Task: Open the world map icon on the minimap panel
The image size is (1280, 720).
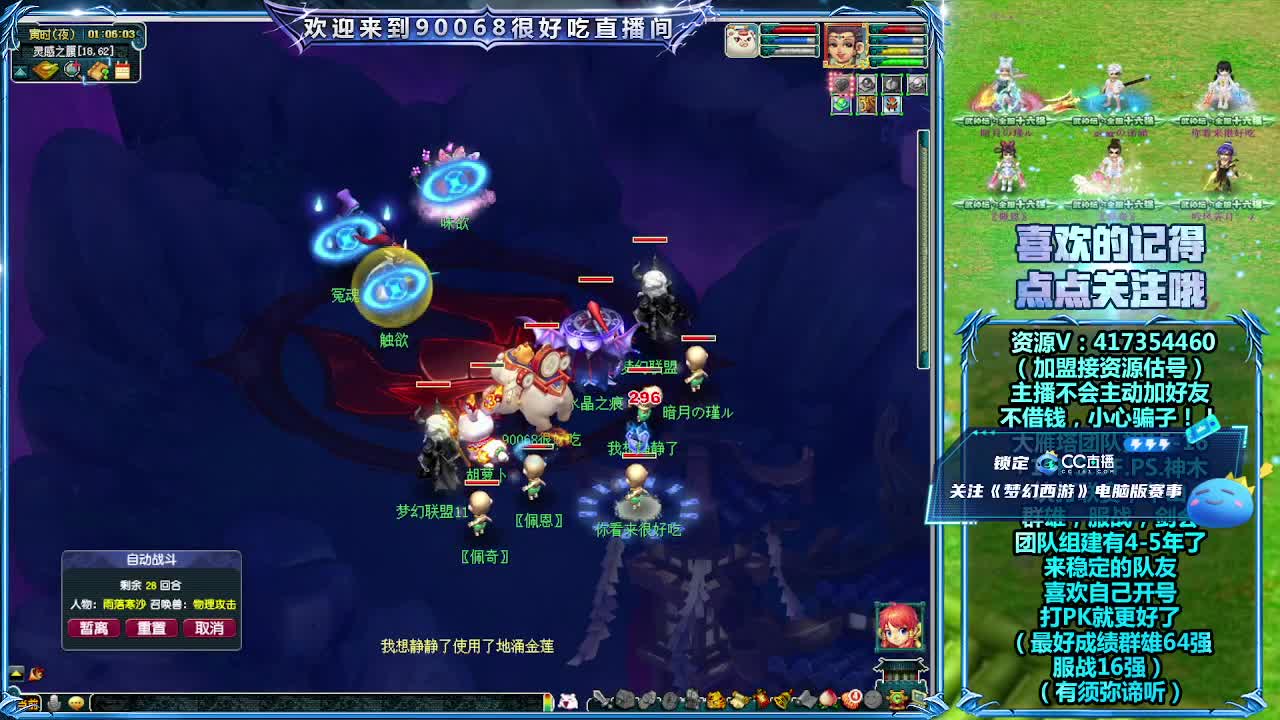Action: tap(43, 70)
